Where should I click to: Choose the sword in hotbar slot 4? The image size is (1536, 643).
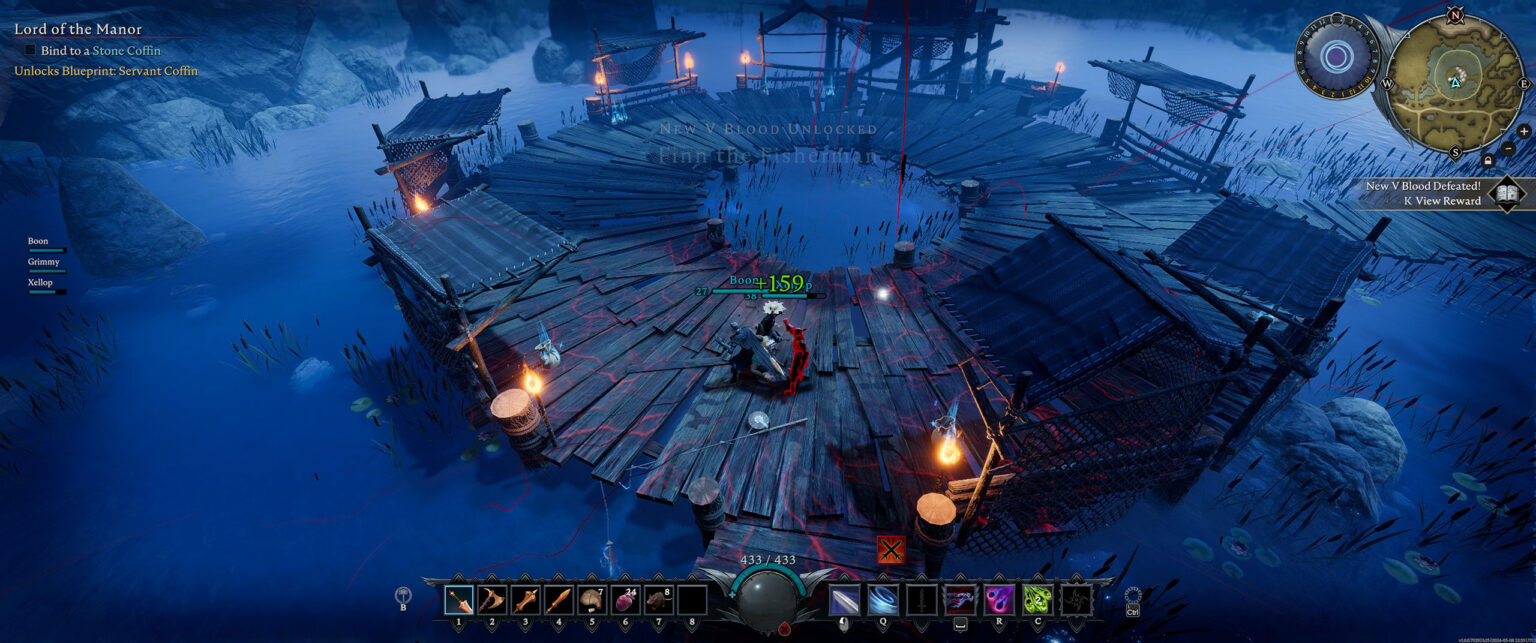pos(559,600)
